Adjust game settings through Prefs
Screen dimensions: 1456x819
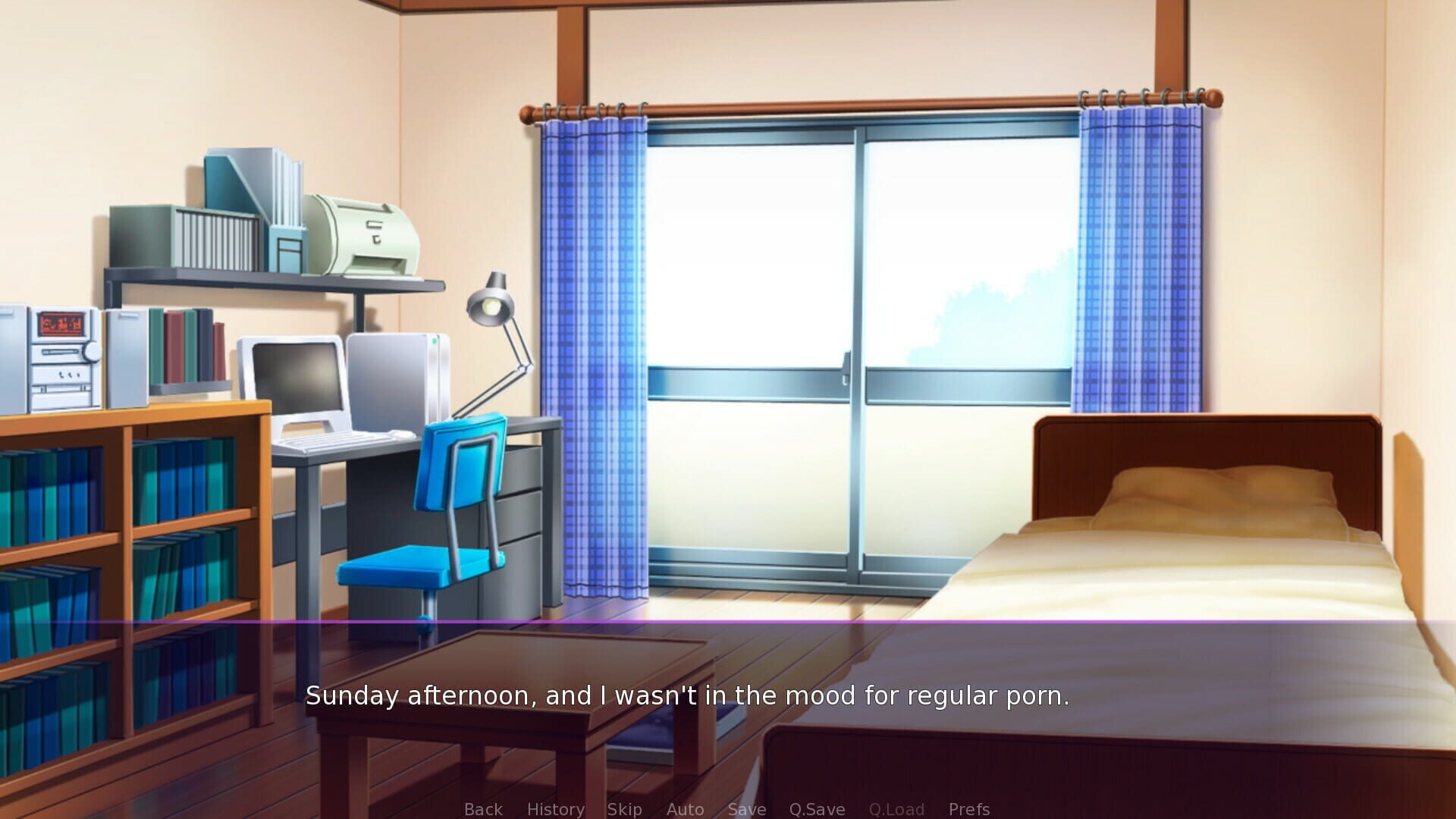click(x=968, y=809)
